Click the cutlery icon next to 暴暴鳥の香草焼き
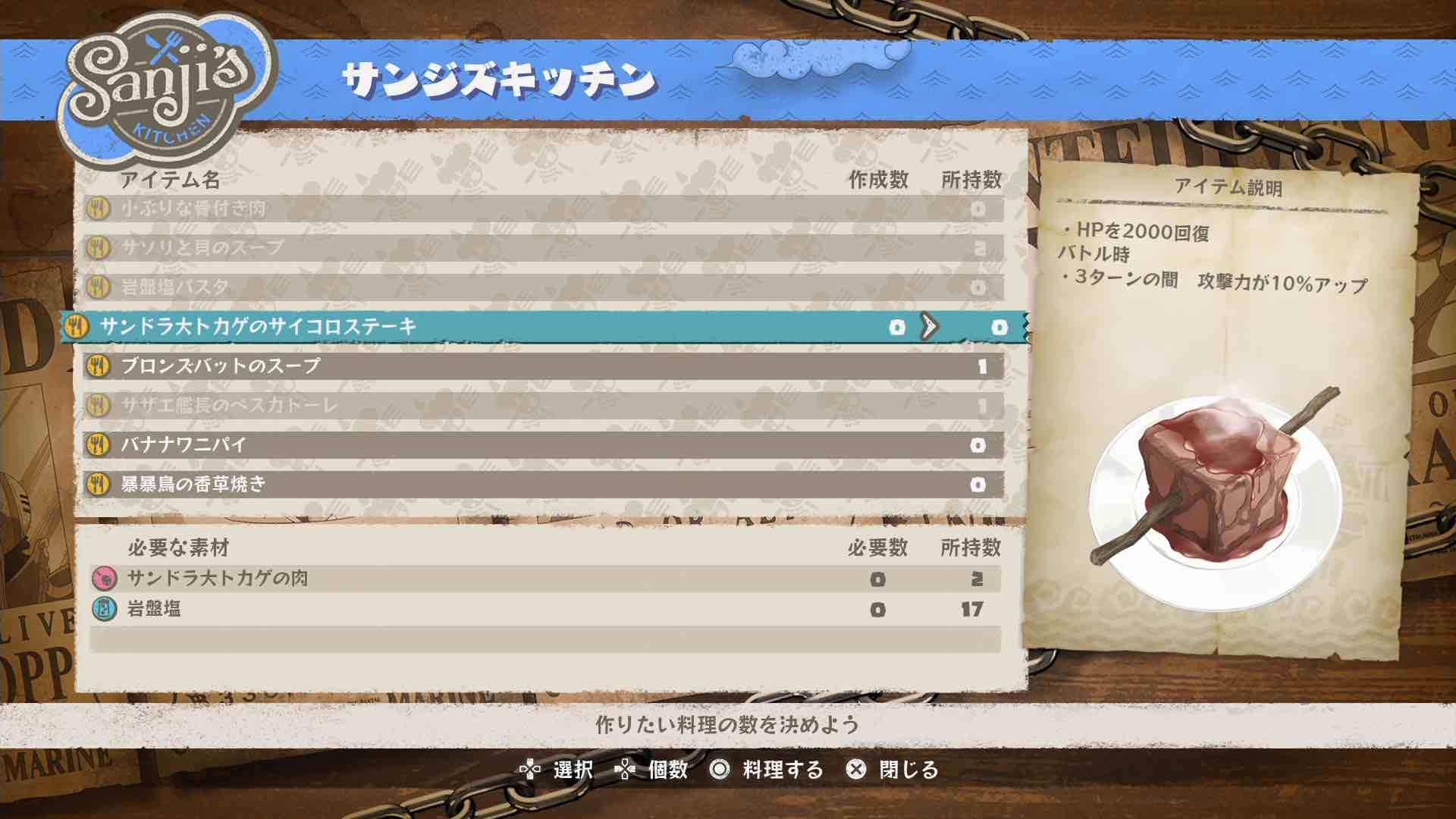Image resolution: width=1456 pixels, height=819 pixels. (x=96, y=484)
